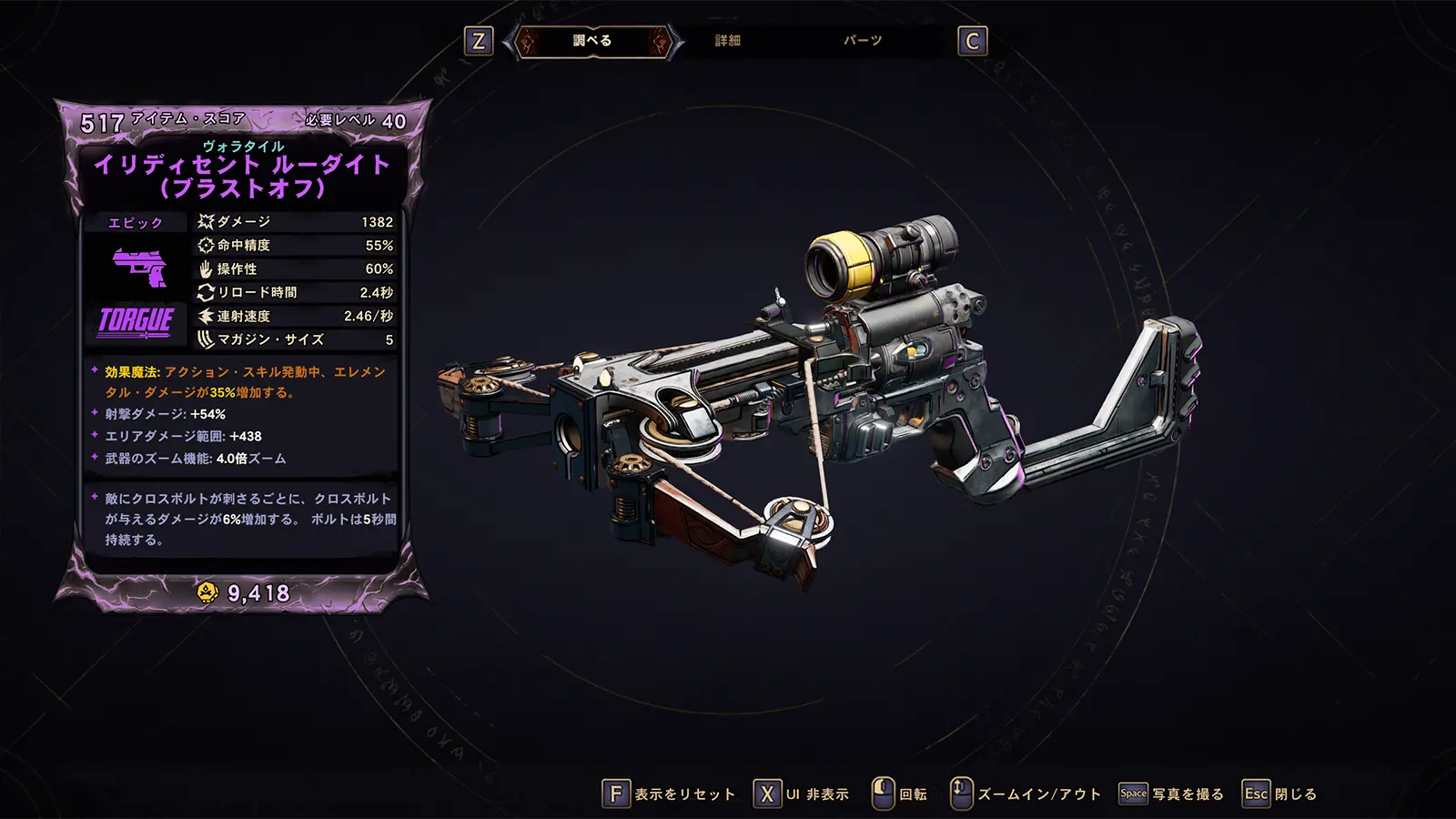Open the パーツ (Parts) tab
Image resolution: width=1456 pixels, height=819 pixels.
pyautogui.click(x=862, y=41)
